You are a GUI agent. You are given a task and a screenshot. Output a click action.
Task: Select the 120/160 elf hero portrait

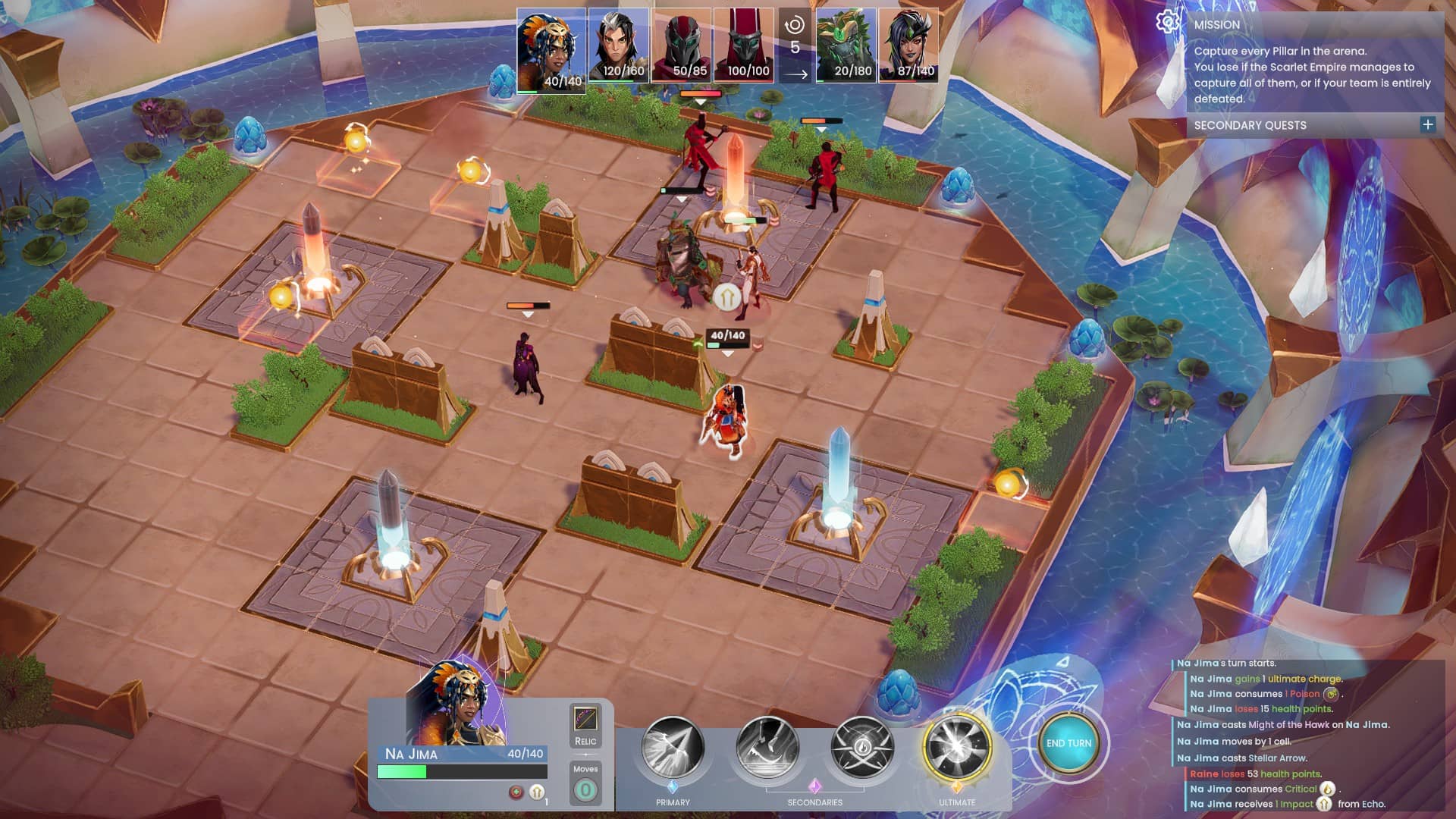(619, 45)
